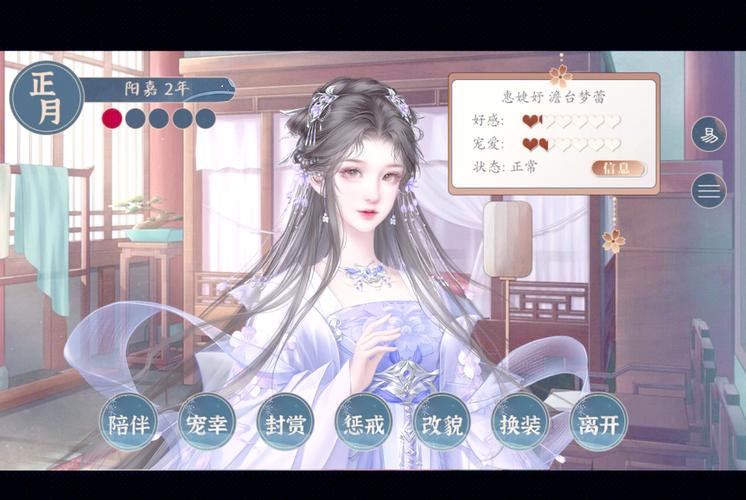The height and width of the screenshot is (500, 746).
Task: Open 改貌 (Change Appearance)
Action: tap(441, 425)
